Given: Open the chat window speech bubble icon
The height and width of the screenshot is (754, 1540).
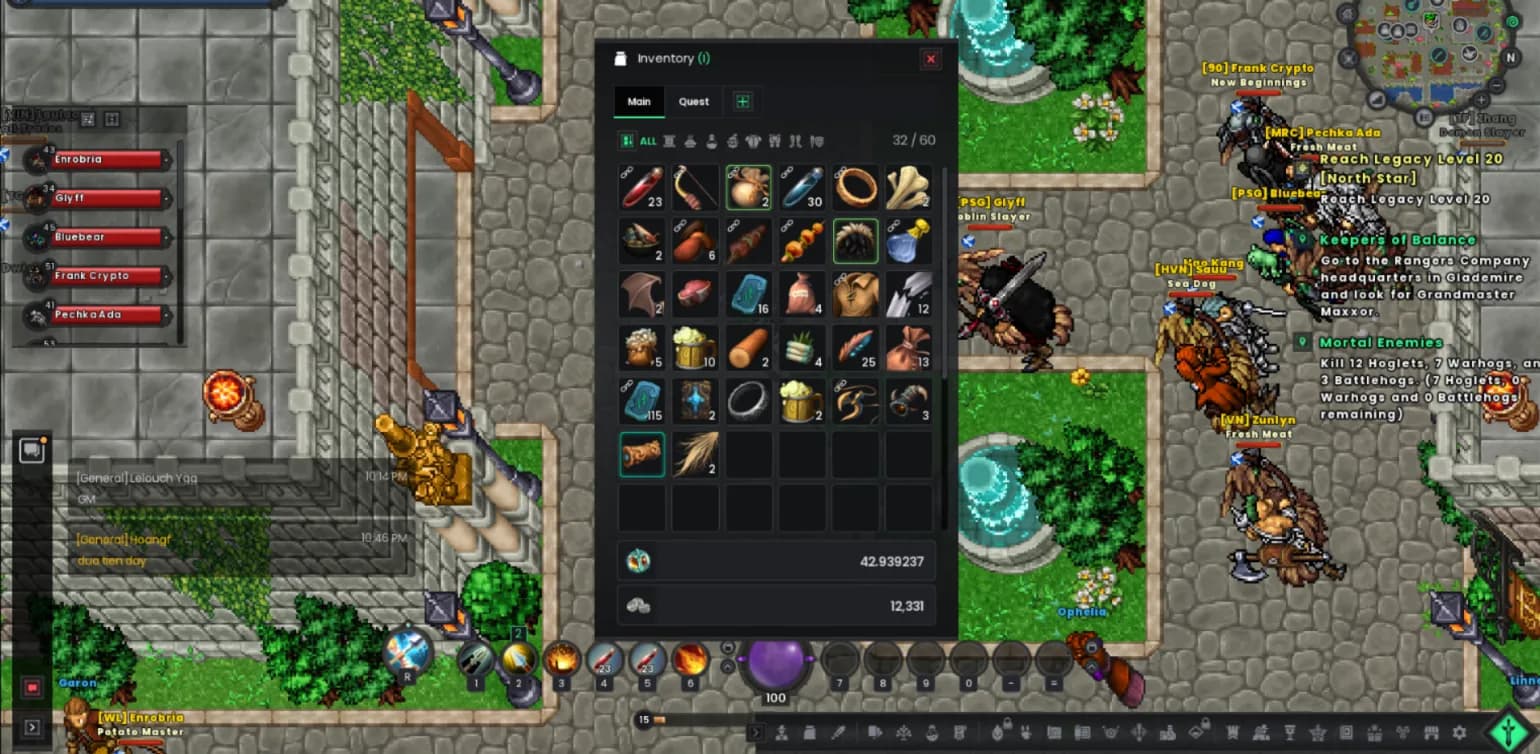Looking at the screenshot, I should tap(32, 451).
